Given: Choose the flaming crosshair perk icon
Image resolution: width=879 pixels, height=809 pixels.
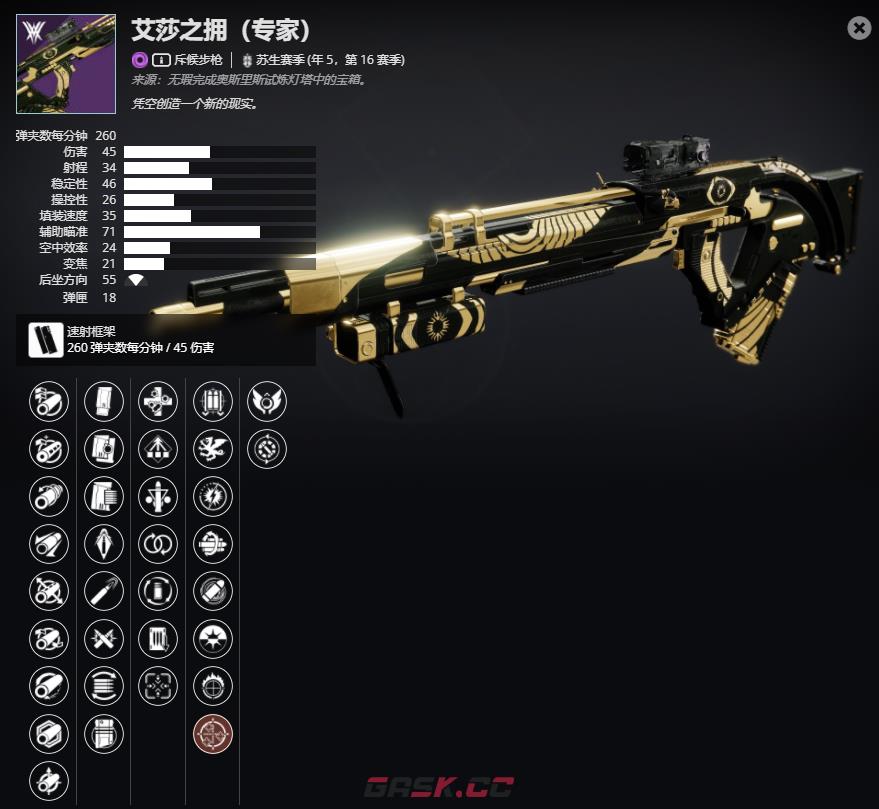Looking at the screenshot, I should tap(213, 686).
